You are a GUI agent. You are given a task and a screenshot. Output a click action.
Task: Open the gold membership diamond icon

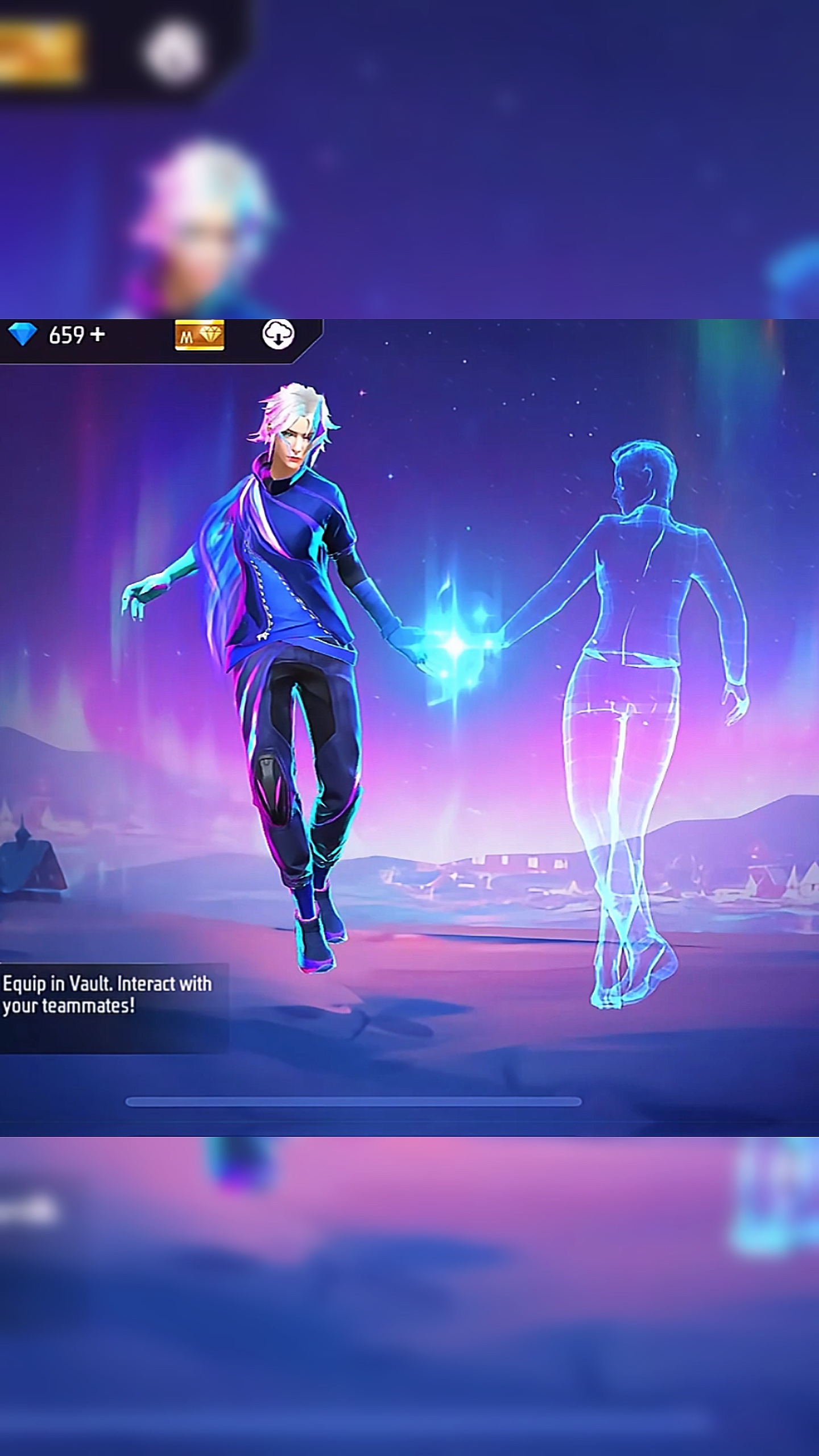199,336
